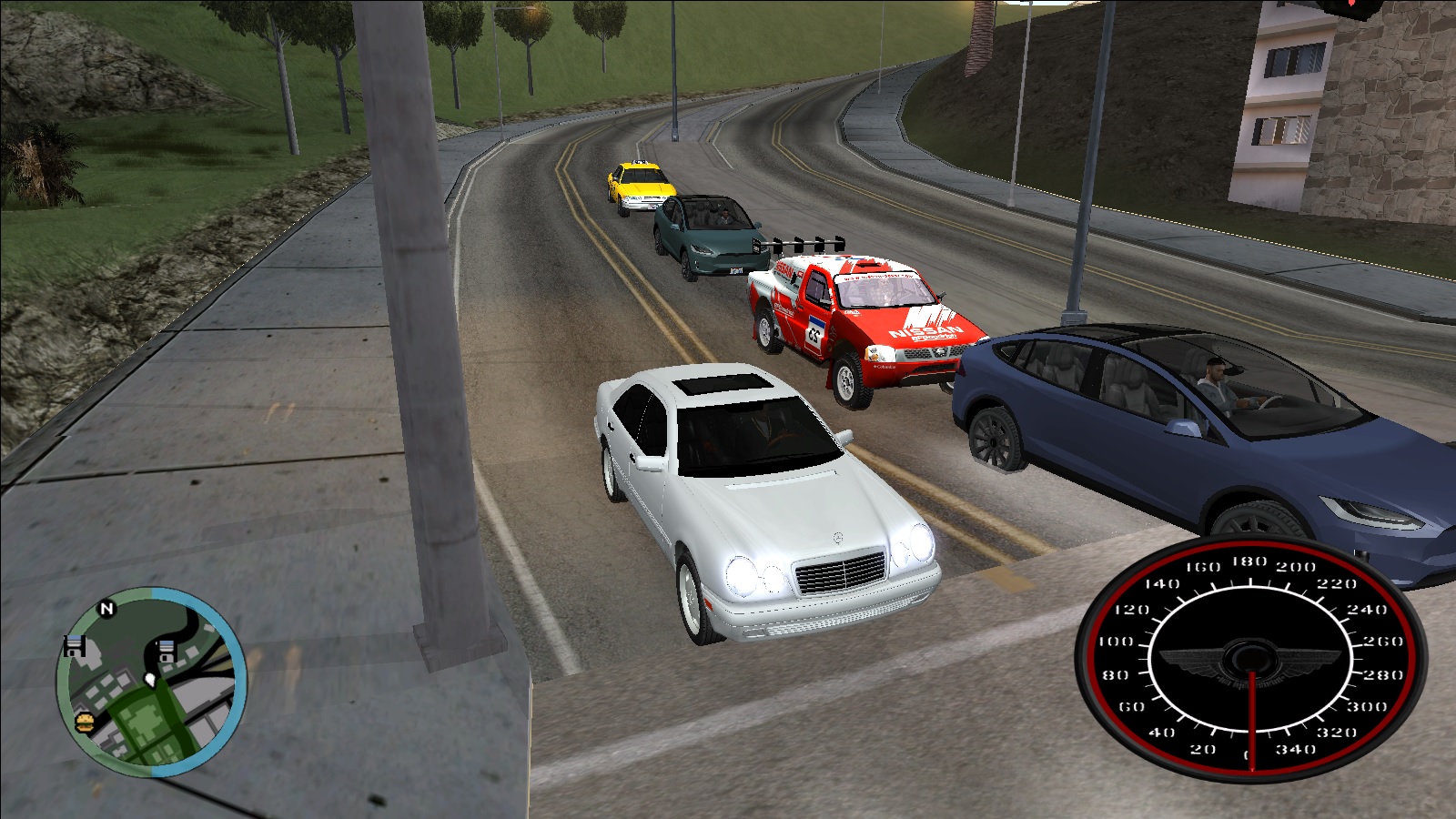The image size is (1456, 819).
Task: Pick the save disk marker on the minimap's rim
Action: [x=75, y=646]
